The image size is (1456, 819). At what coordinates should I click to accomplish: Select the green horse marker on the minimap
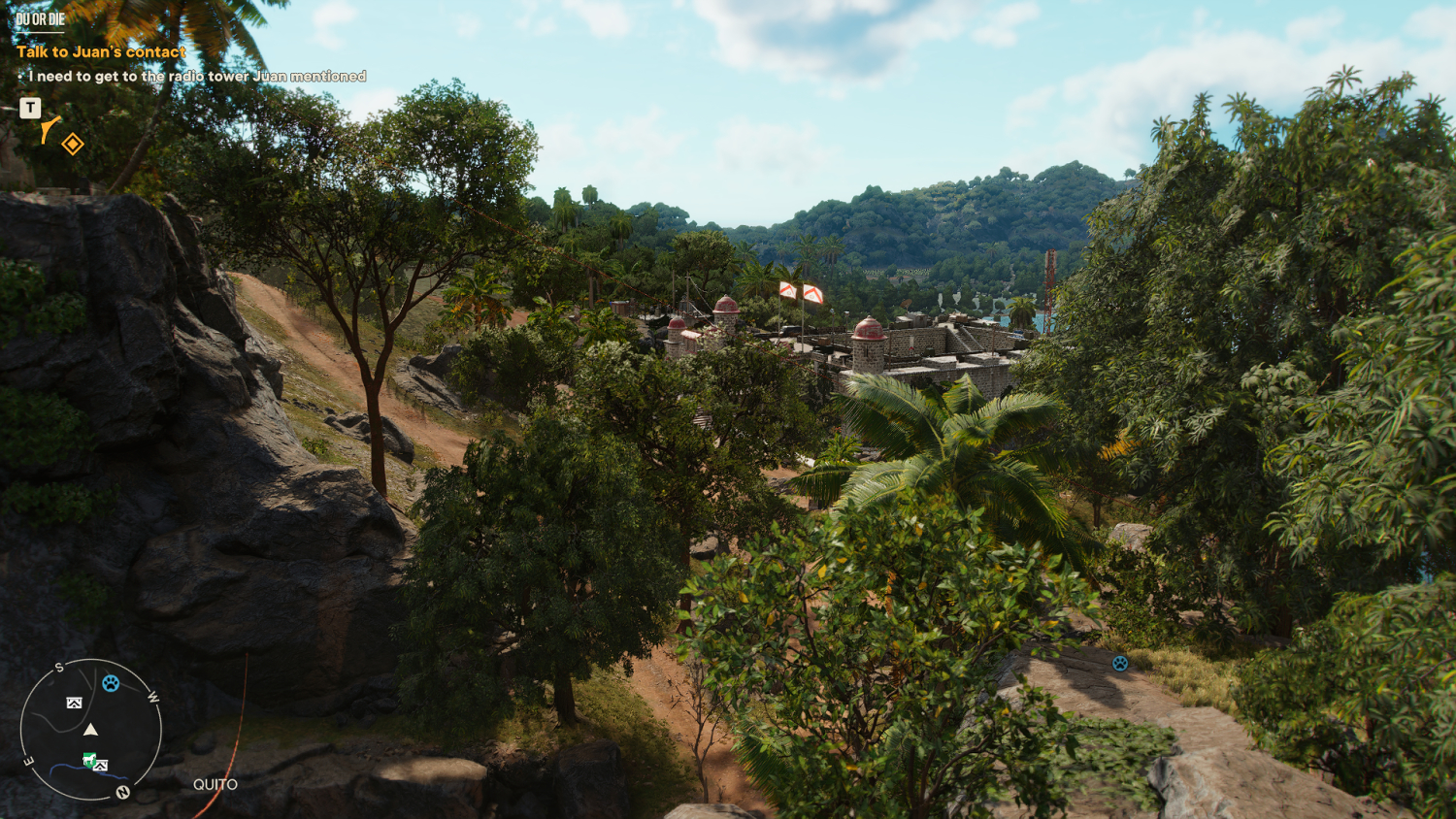[89, 761]
